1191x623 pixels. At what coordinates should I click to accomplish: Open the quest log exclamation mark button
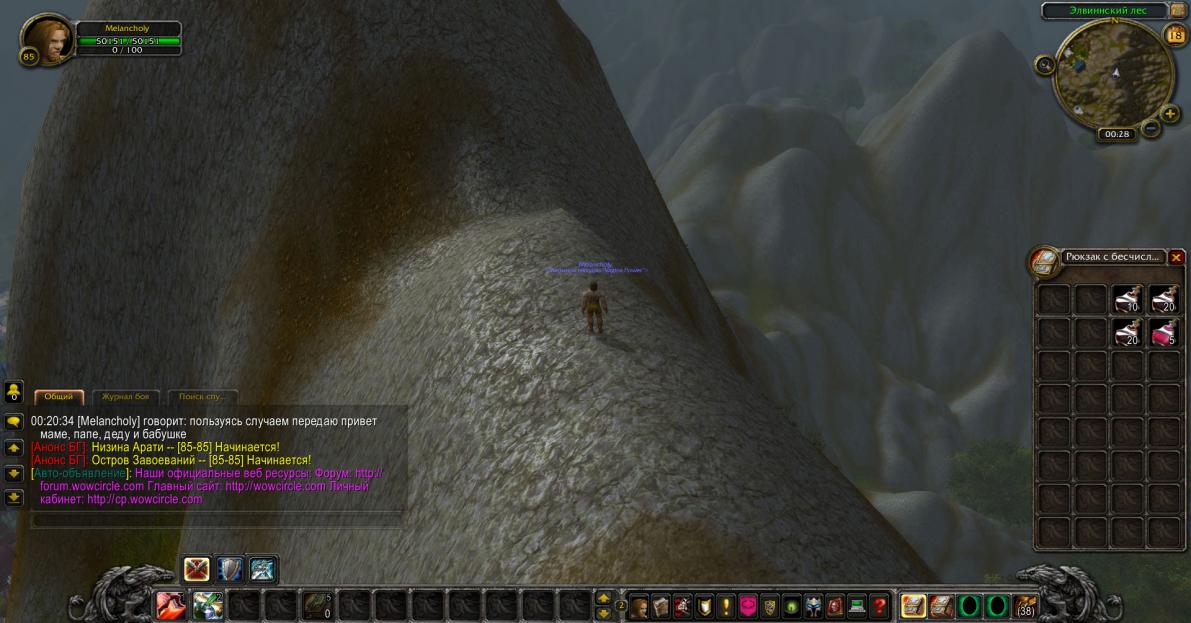pos(726,606)
